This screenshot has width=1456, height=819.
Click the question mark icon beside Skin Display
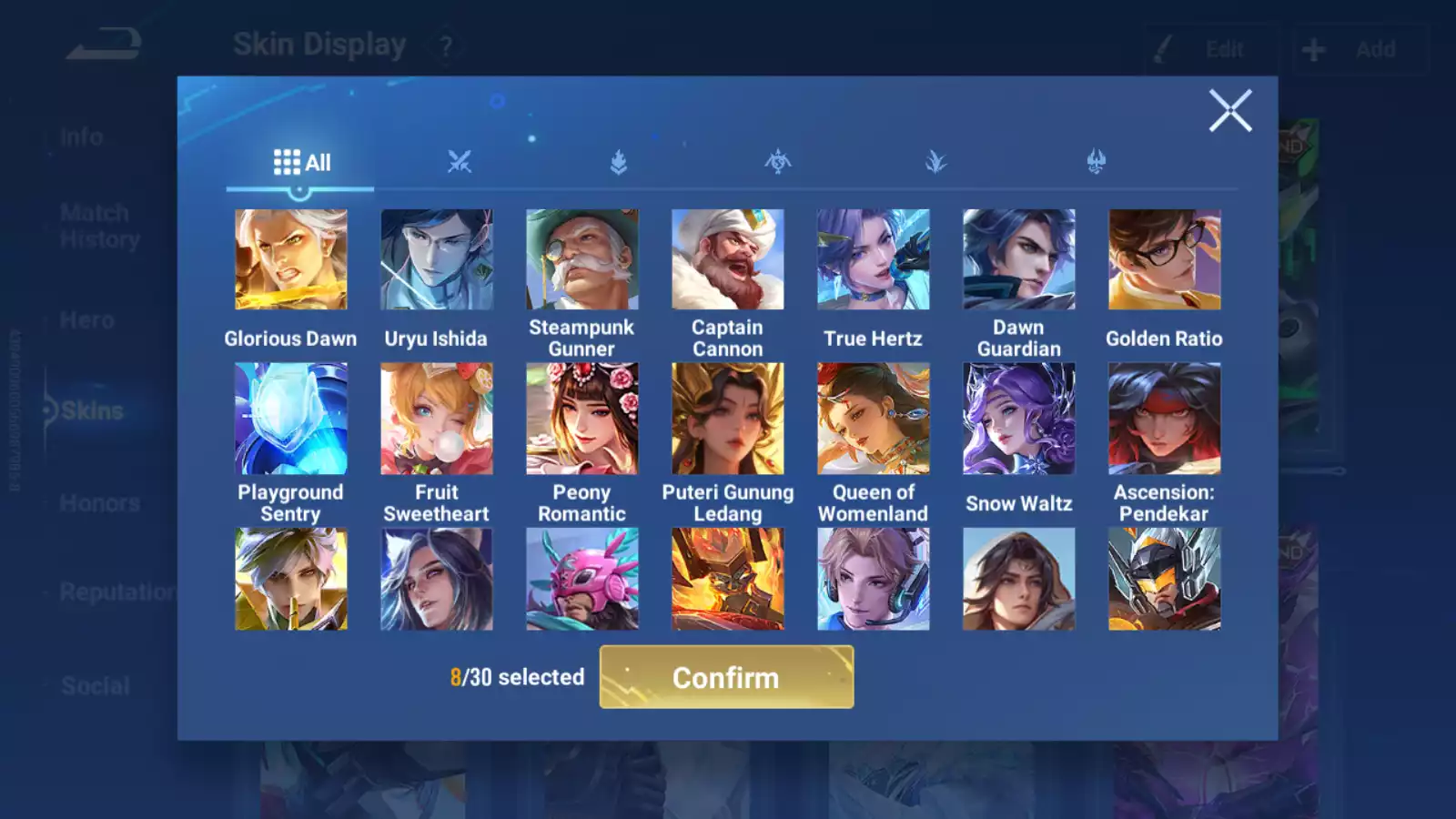(x=444, y=45)
